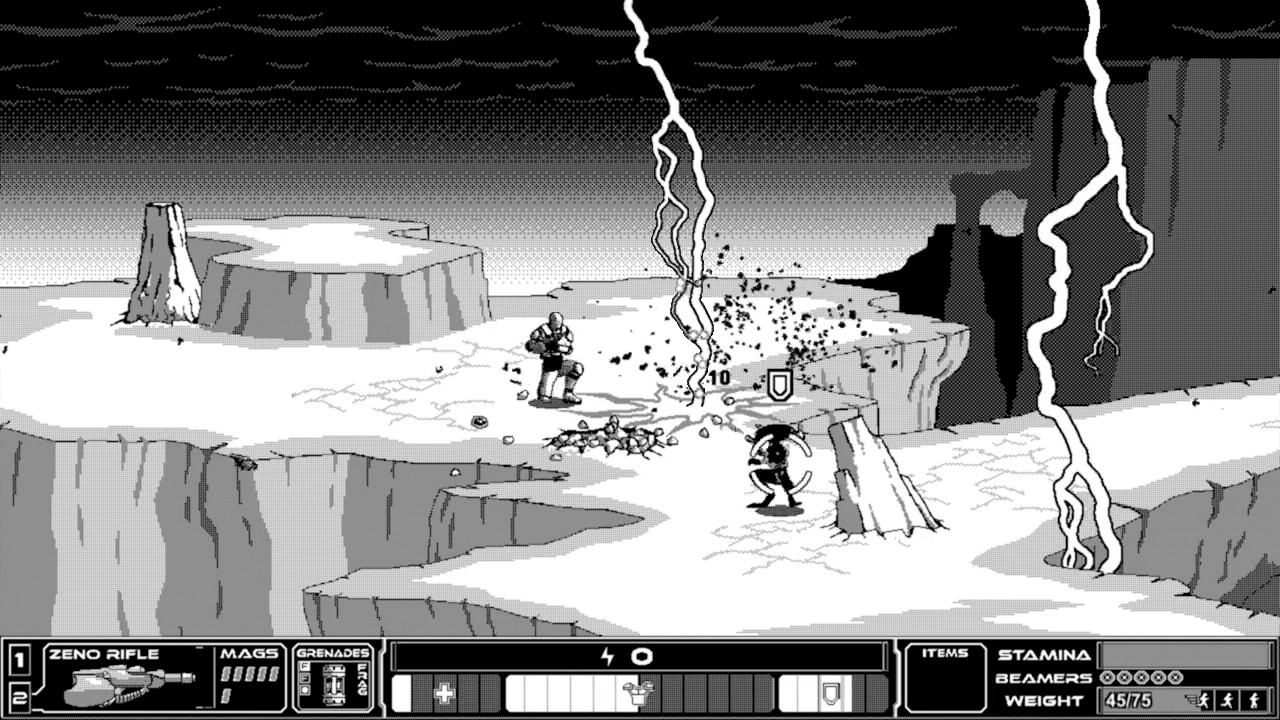Click the first beamer icon
This screenshot has height=720, width=1280.
pos(1107,678)
